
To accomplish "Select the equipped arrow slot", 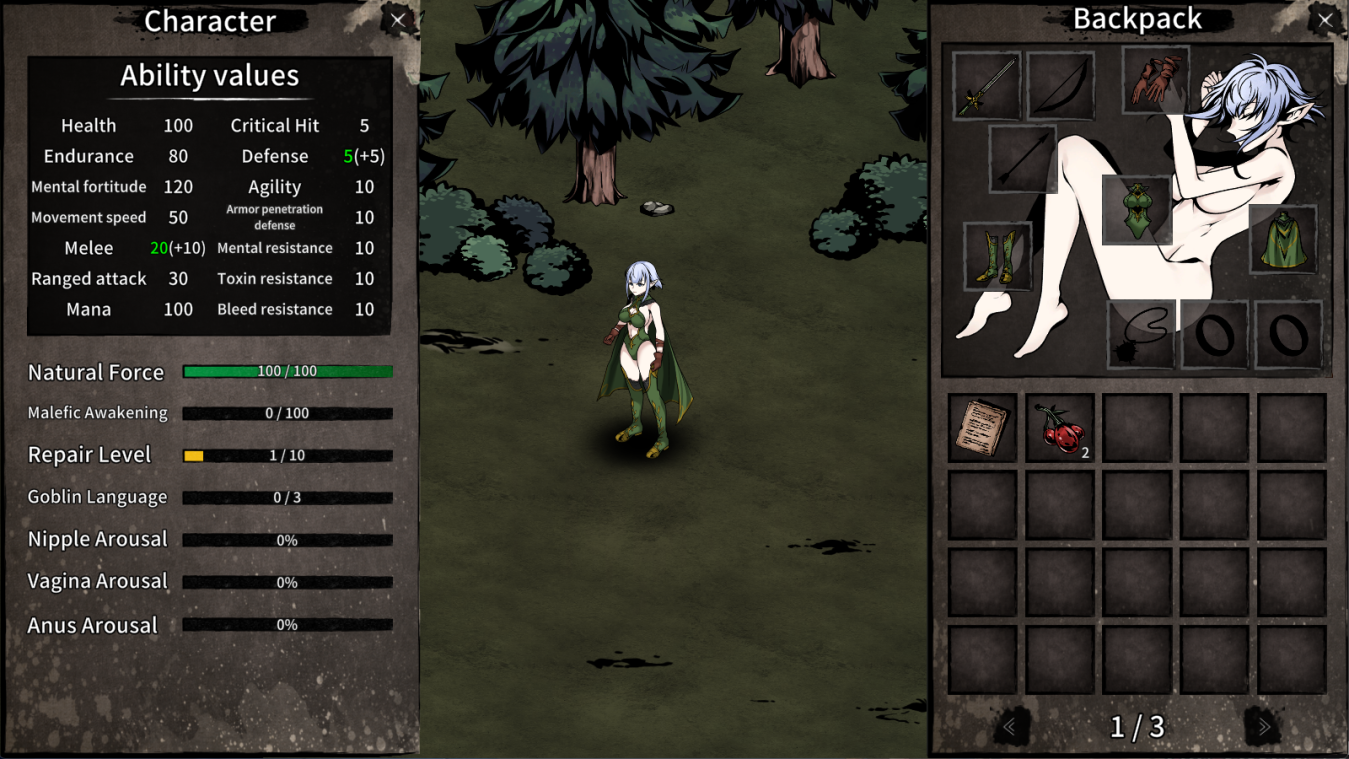I will click(x=1023, y=159).
